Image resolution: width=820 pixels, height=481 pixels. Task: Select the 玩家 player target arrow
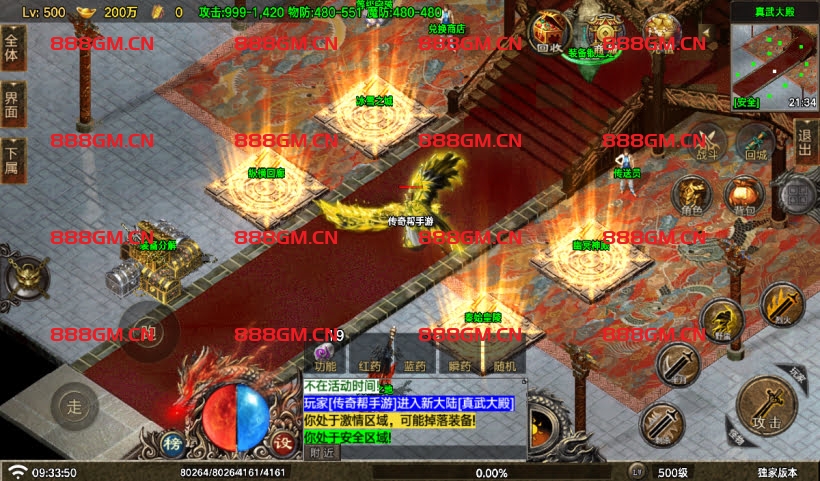797,371
